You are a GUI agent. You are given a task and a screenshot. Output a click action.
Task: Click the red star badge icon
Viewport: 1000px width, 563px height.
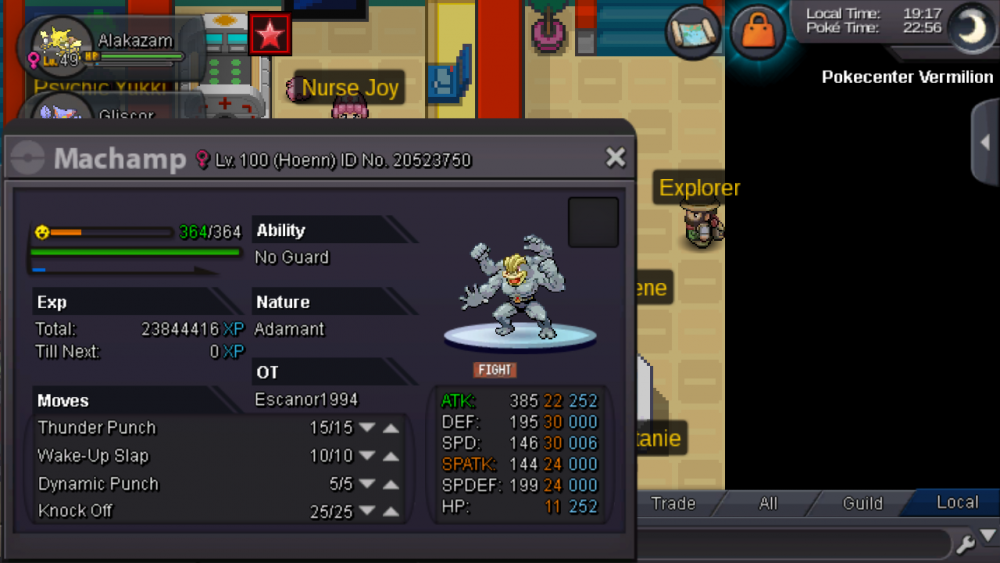coord(269,35)
